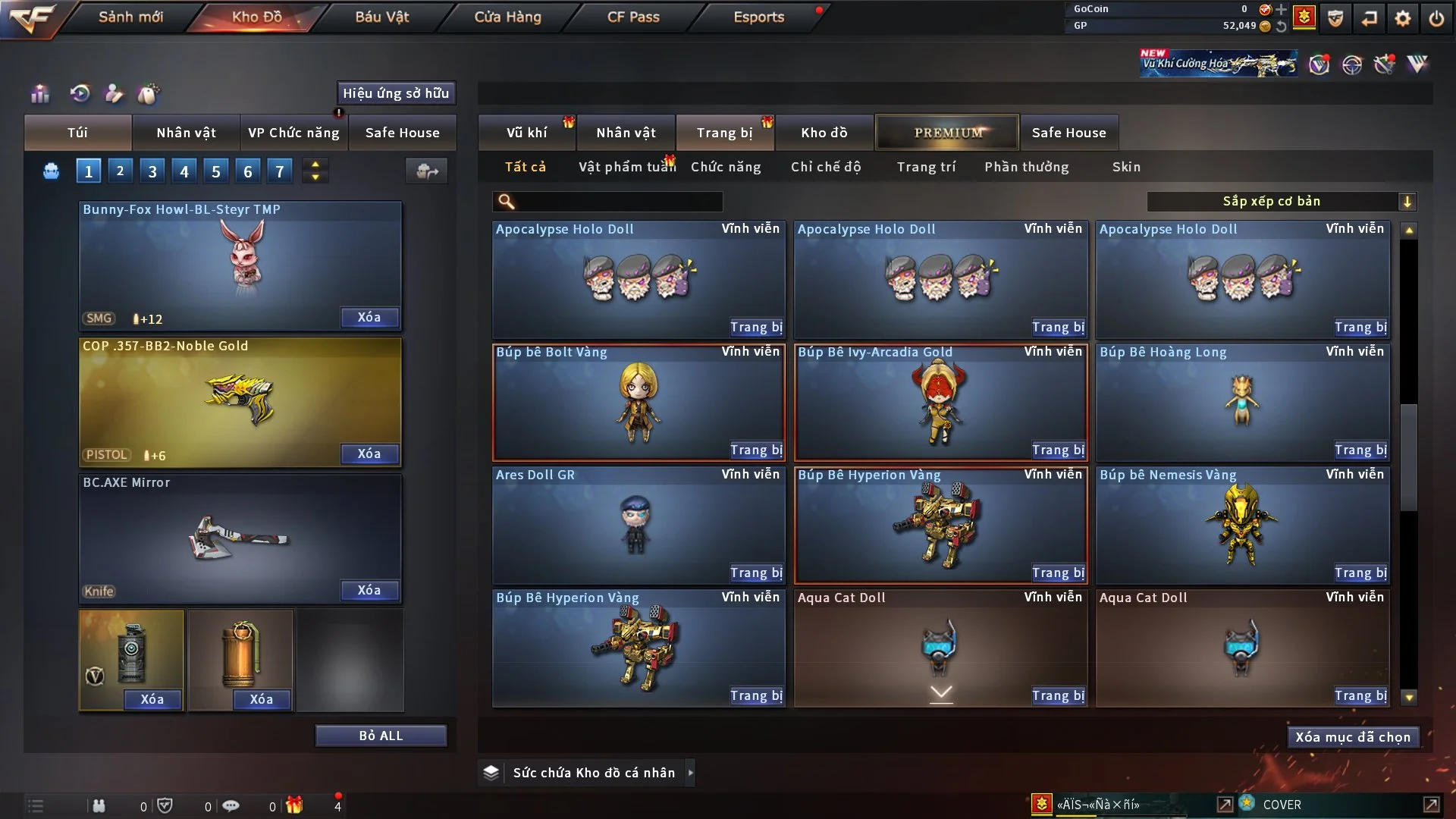Screen dimensions: 1456x819
Task: Open the Hiệu ứng sở hữu panel
Action: click(395, 93)
